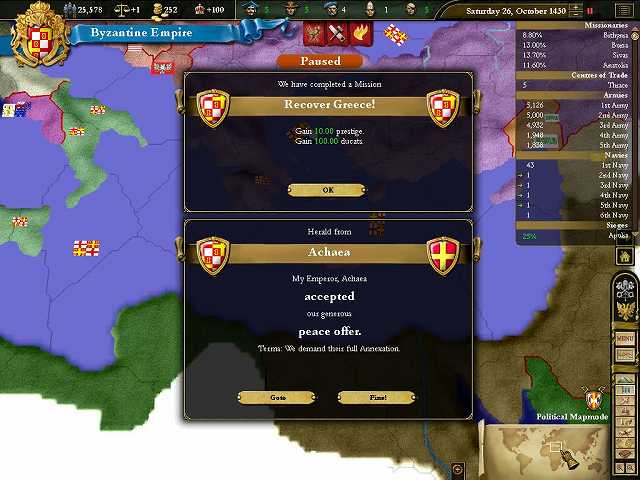Dismiss the Achaea peace message with Fine!
This screenshot has height=480, width=640.
pyautogui.click(x=377, y=397)
